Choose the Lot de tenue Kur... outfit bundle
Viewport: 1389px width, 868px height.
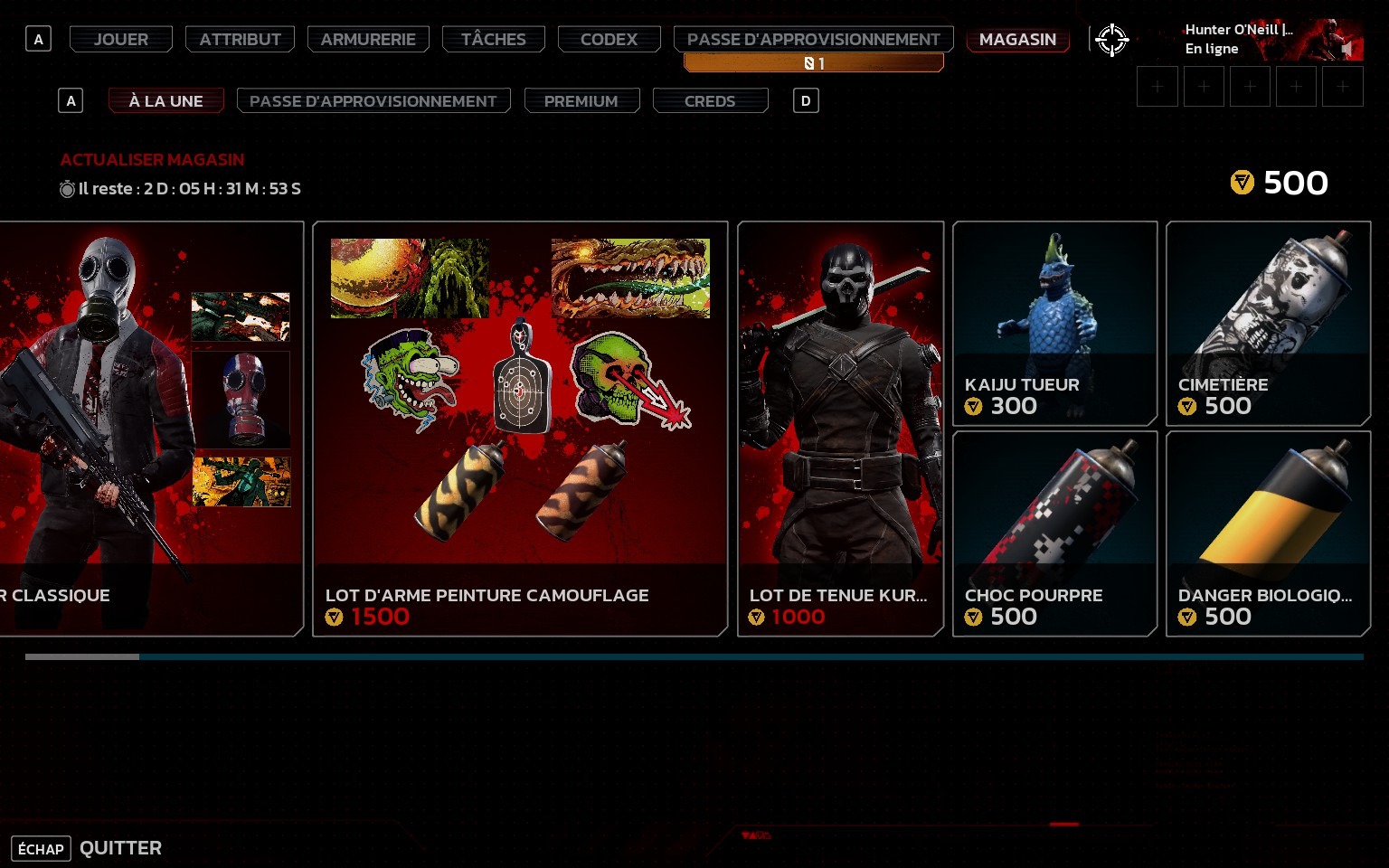[x=840, y=429]
